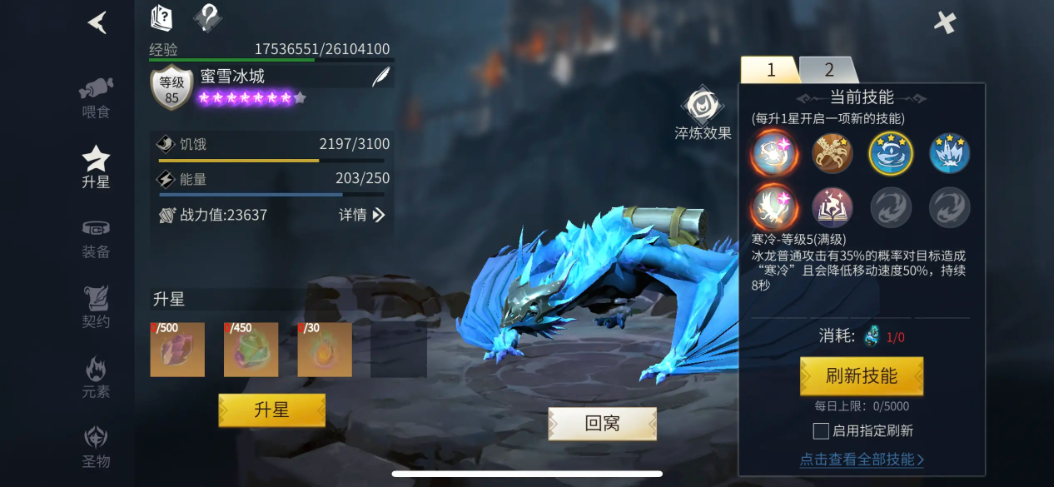Show 战力值 详情 details
Viewport: 1054px width, 487px height.
tap(362, 215)
